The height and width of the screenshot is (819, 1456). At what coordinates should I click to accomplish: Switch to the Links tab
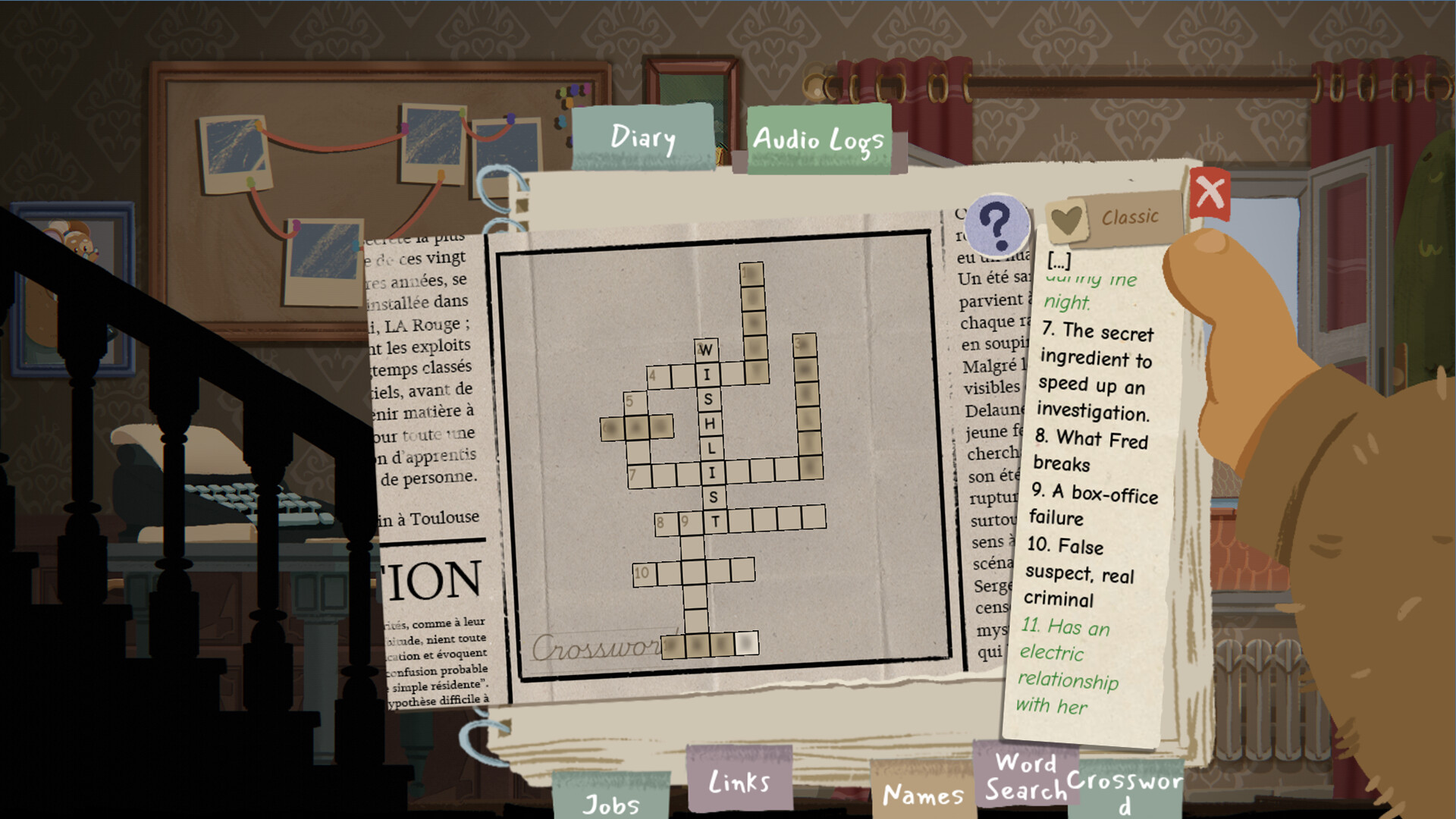click(x=739, y=781)
